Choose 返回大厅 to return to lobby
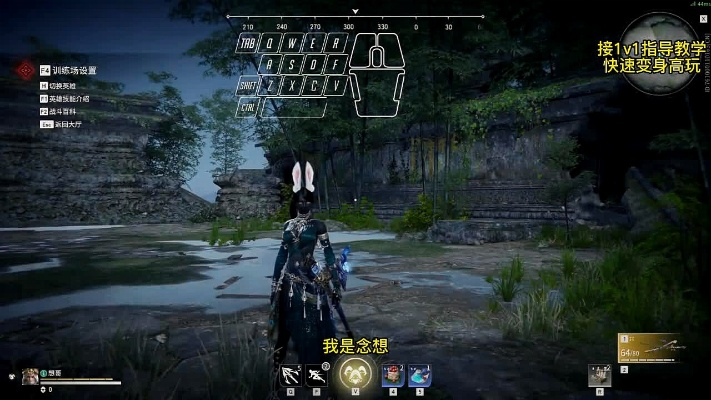 pos(64,124)
